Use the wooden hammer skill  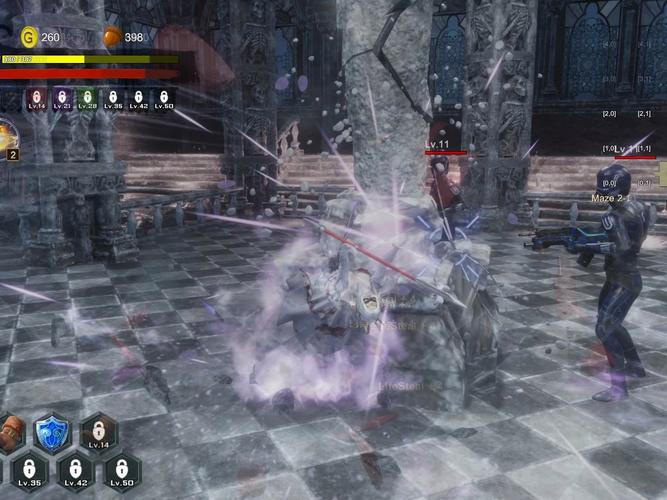click(x=10, y=433)
